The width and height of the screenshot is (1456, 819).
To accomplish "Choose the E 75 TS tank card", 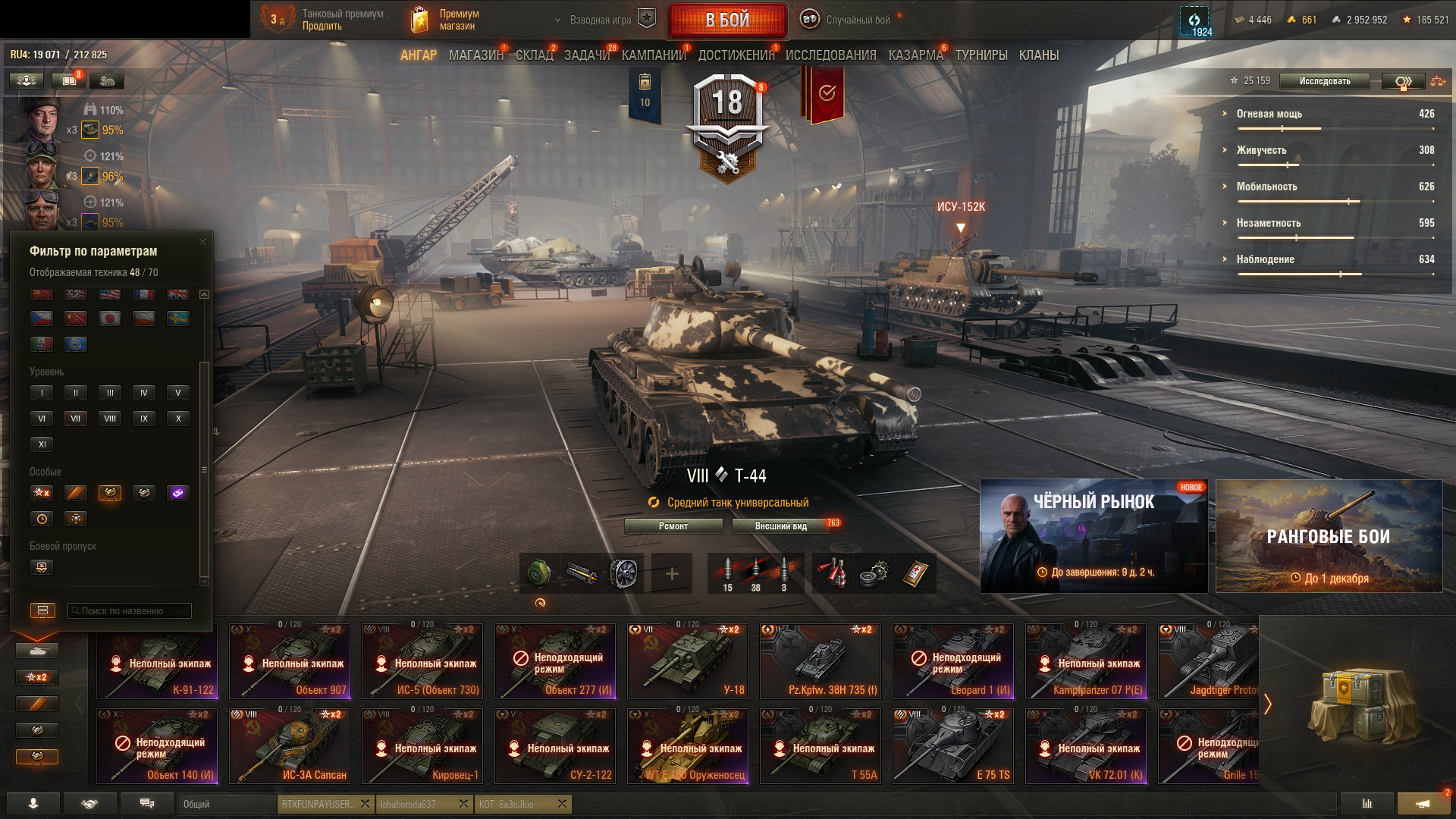I will tap(953, 745).
